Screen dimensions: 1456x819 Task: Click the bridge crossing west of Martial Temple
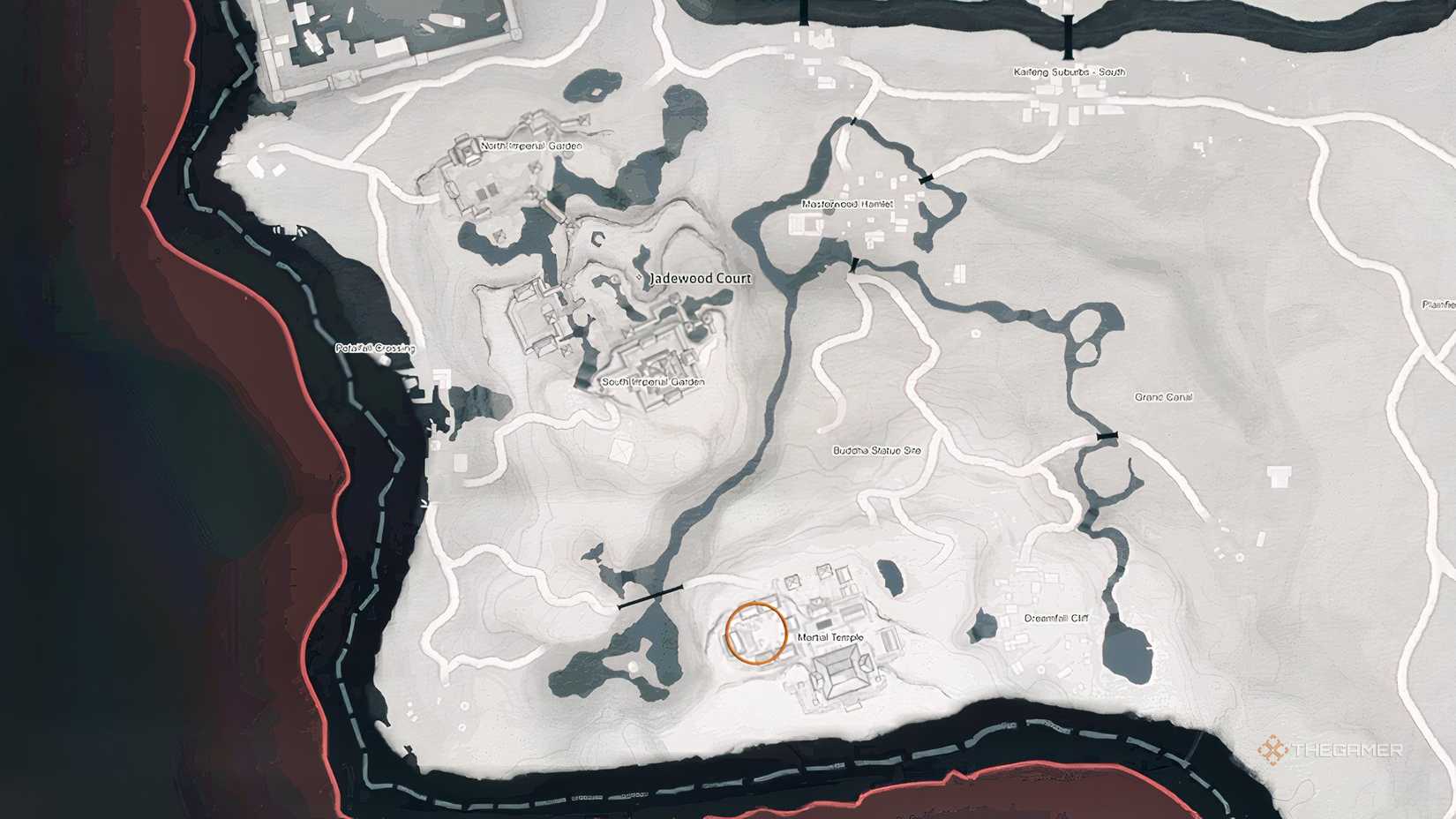click(649, 597)
